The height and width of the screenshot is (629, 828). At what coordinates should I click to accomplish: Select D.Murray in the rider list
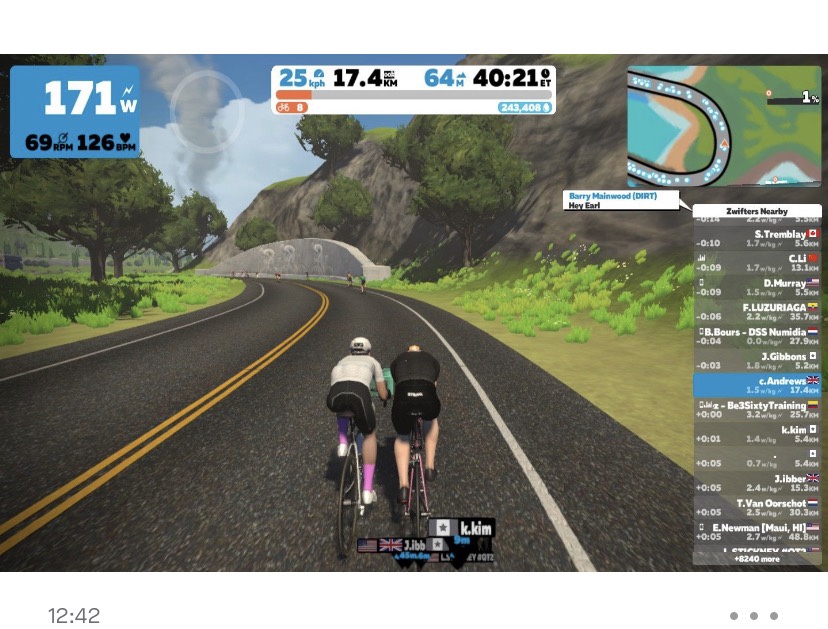tap(757, 287)
